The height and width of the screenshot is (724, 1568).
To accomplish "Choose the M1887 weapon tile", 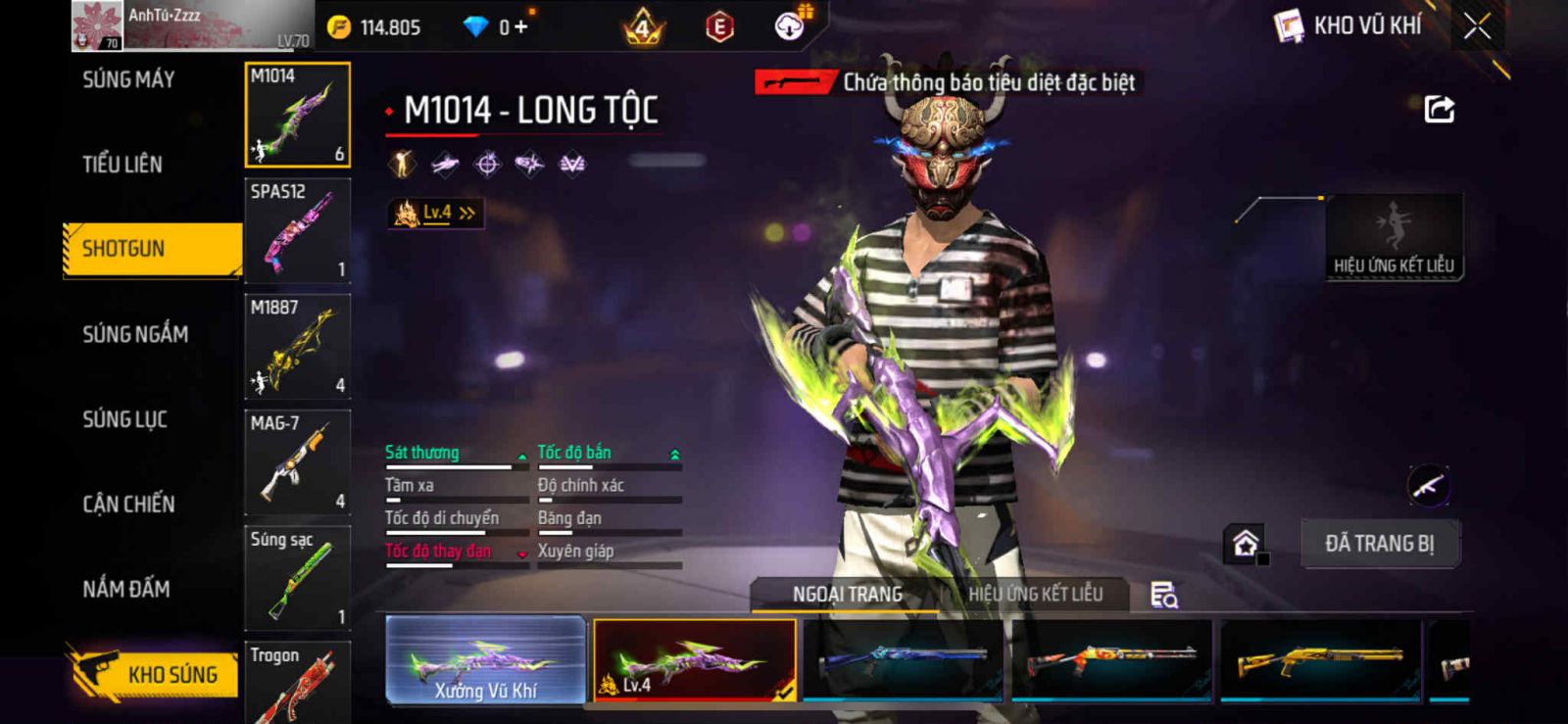I will [297, 347].
